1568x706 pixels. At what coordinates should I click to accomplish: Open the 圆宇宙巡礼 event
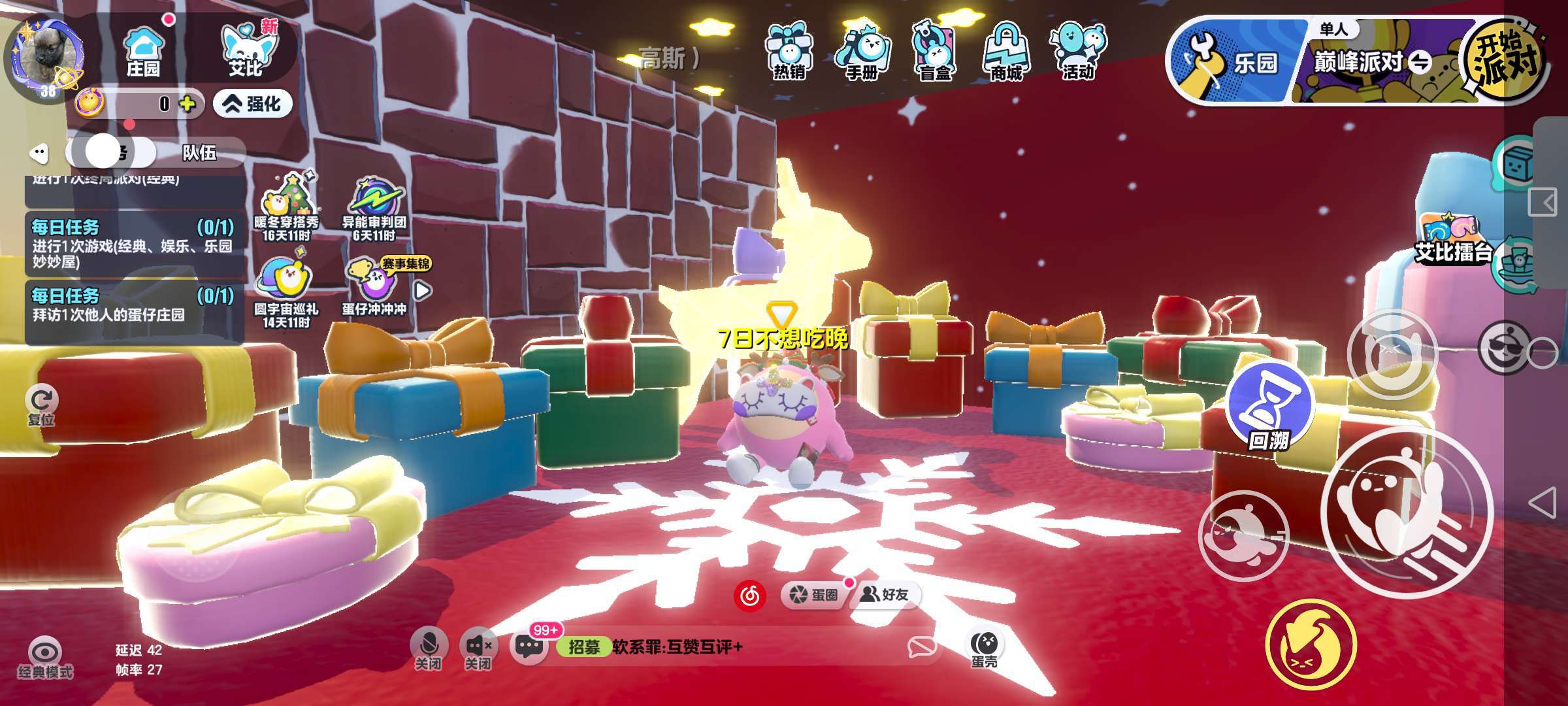pyautogui.click(x=286, y=292)
